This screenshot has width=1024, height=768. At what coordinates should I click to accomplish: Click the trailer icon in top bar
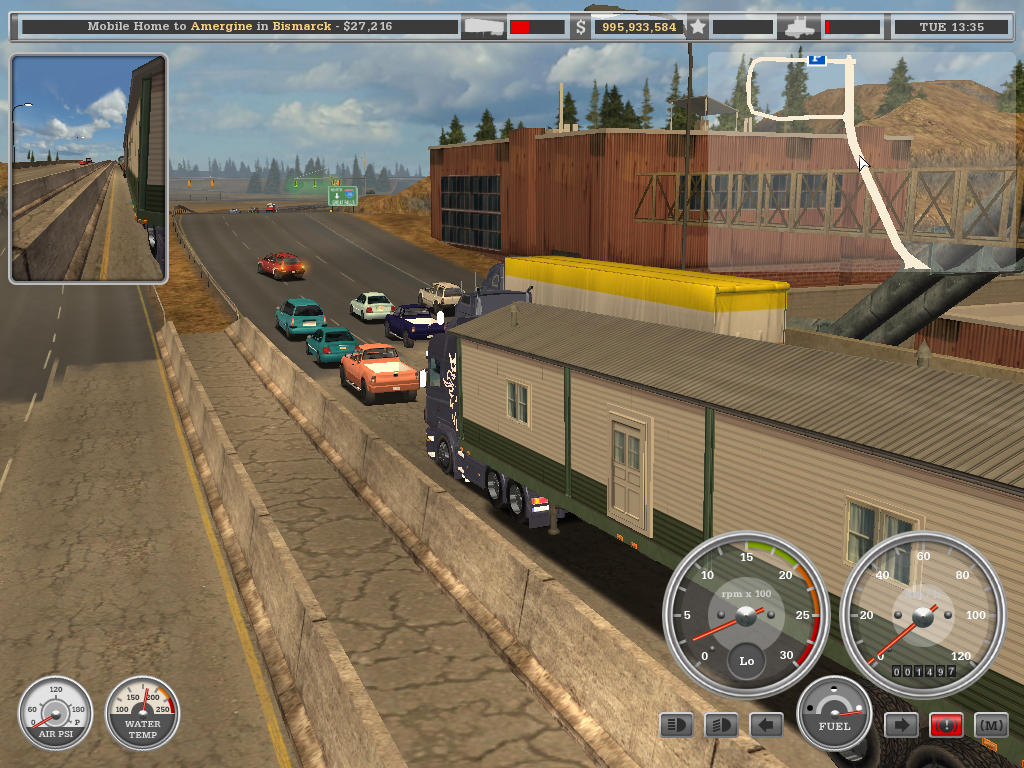487,27
